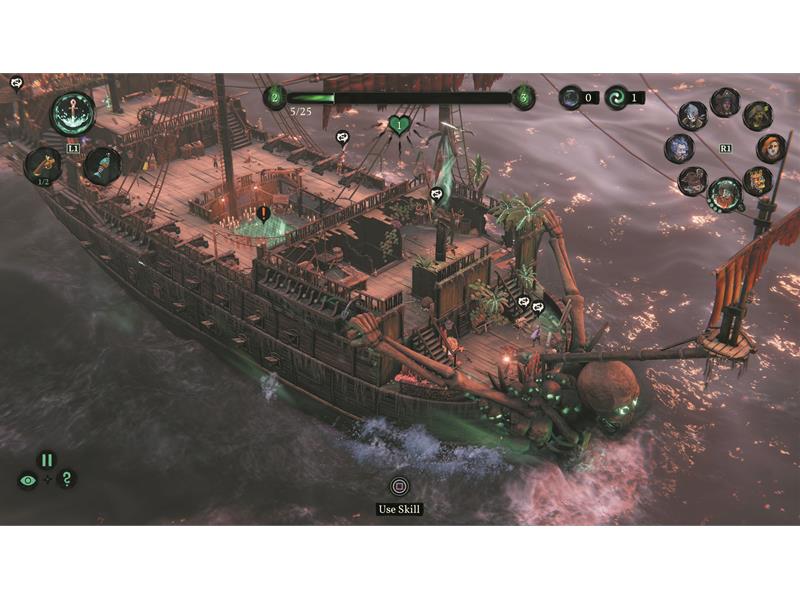
Task: Choose the green-faced crew portrait
Action: point(757,116)
